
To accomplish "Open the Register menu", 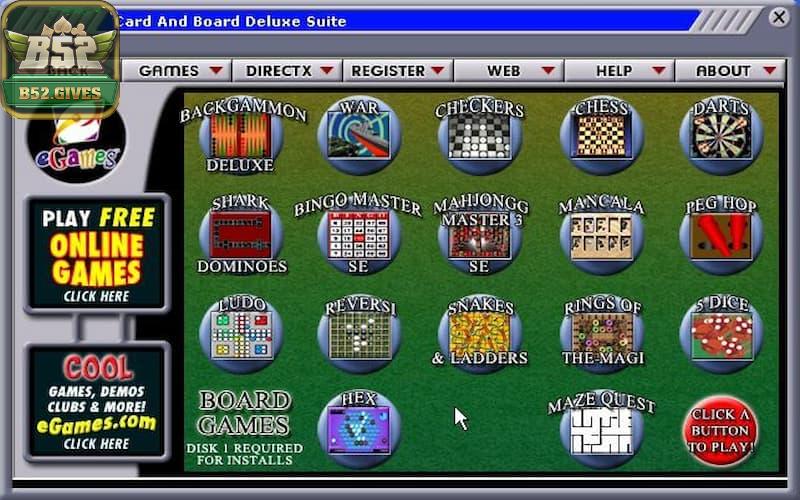I will click(x=398, y=71).
